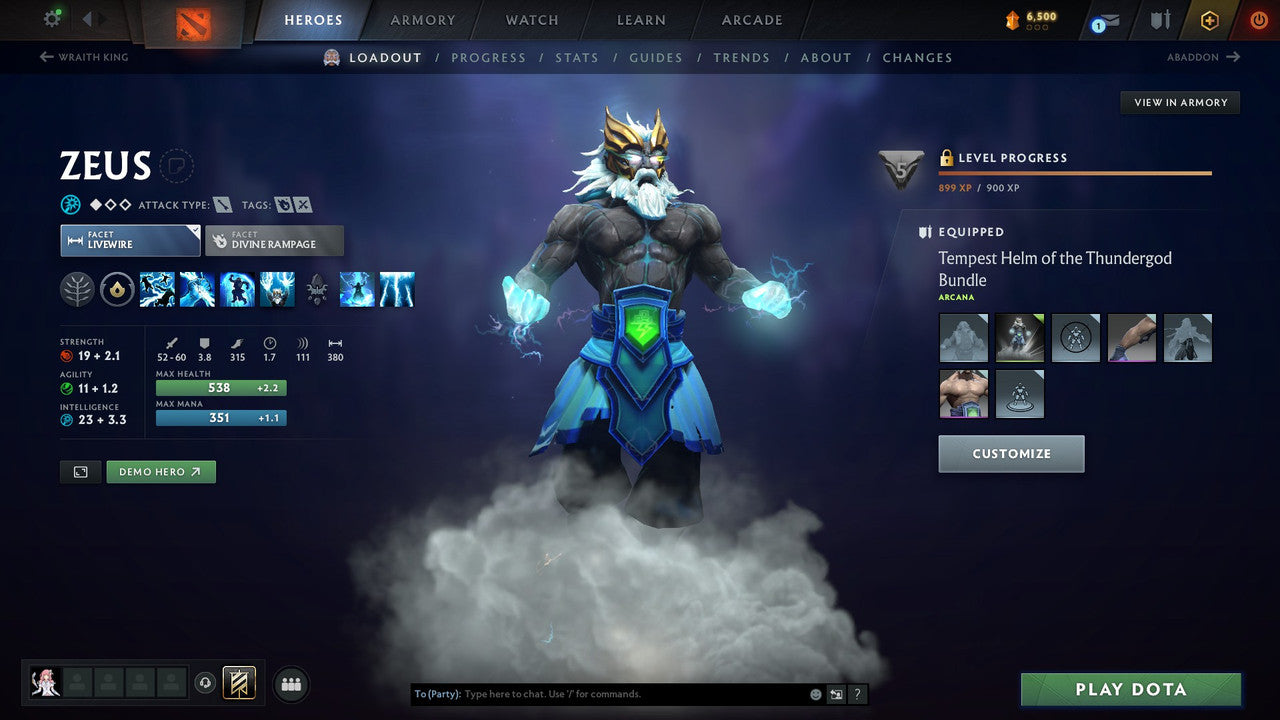Image resolution: width=1280 pixels, height=720 pixels.
Task: Click the Demo Hero button
Action: click(x=160, y=471)
